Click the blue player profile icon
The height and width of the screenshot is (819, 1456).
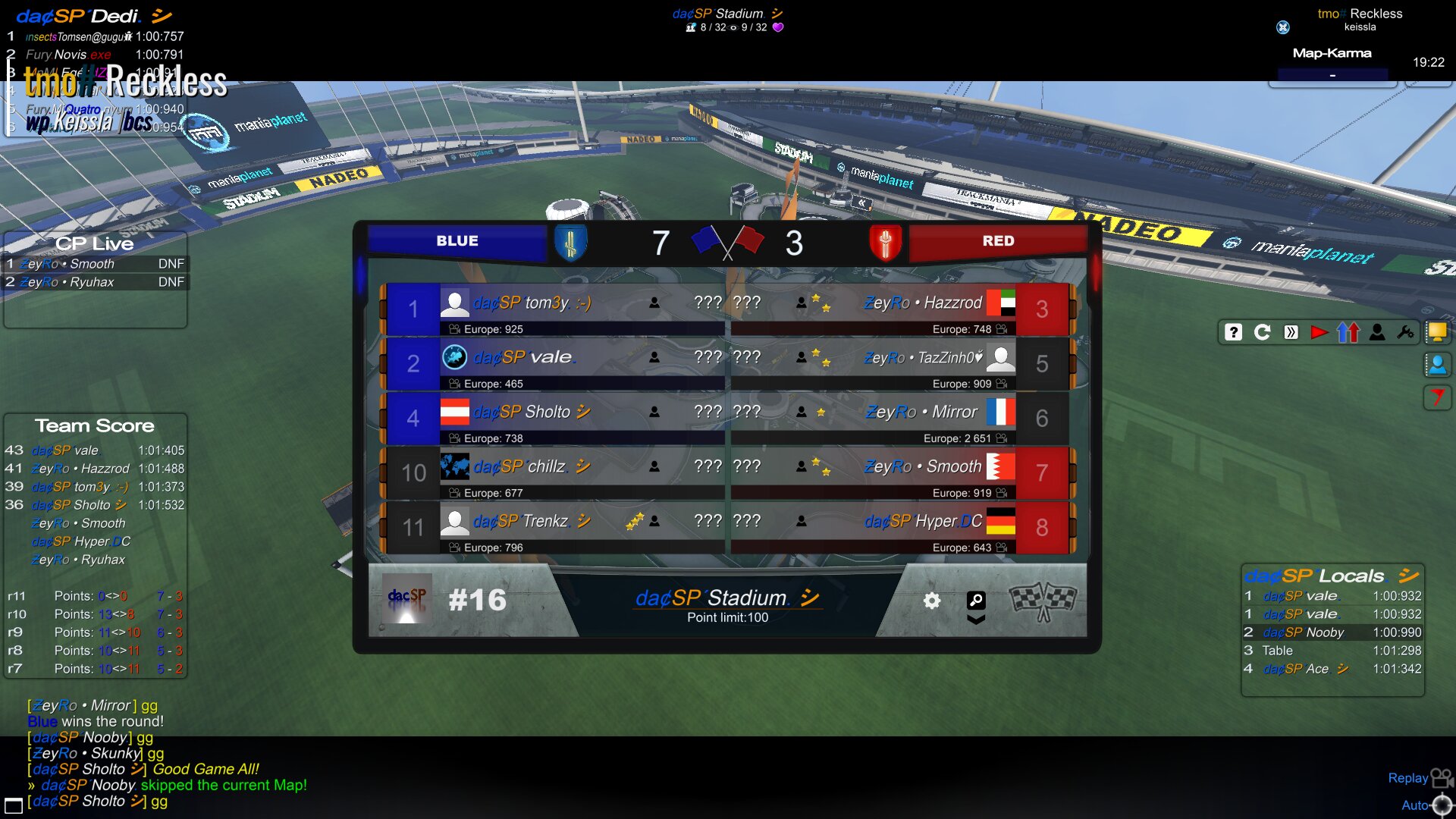[x=1437, y=365]
